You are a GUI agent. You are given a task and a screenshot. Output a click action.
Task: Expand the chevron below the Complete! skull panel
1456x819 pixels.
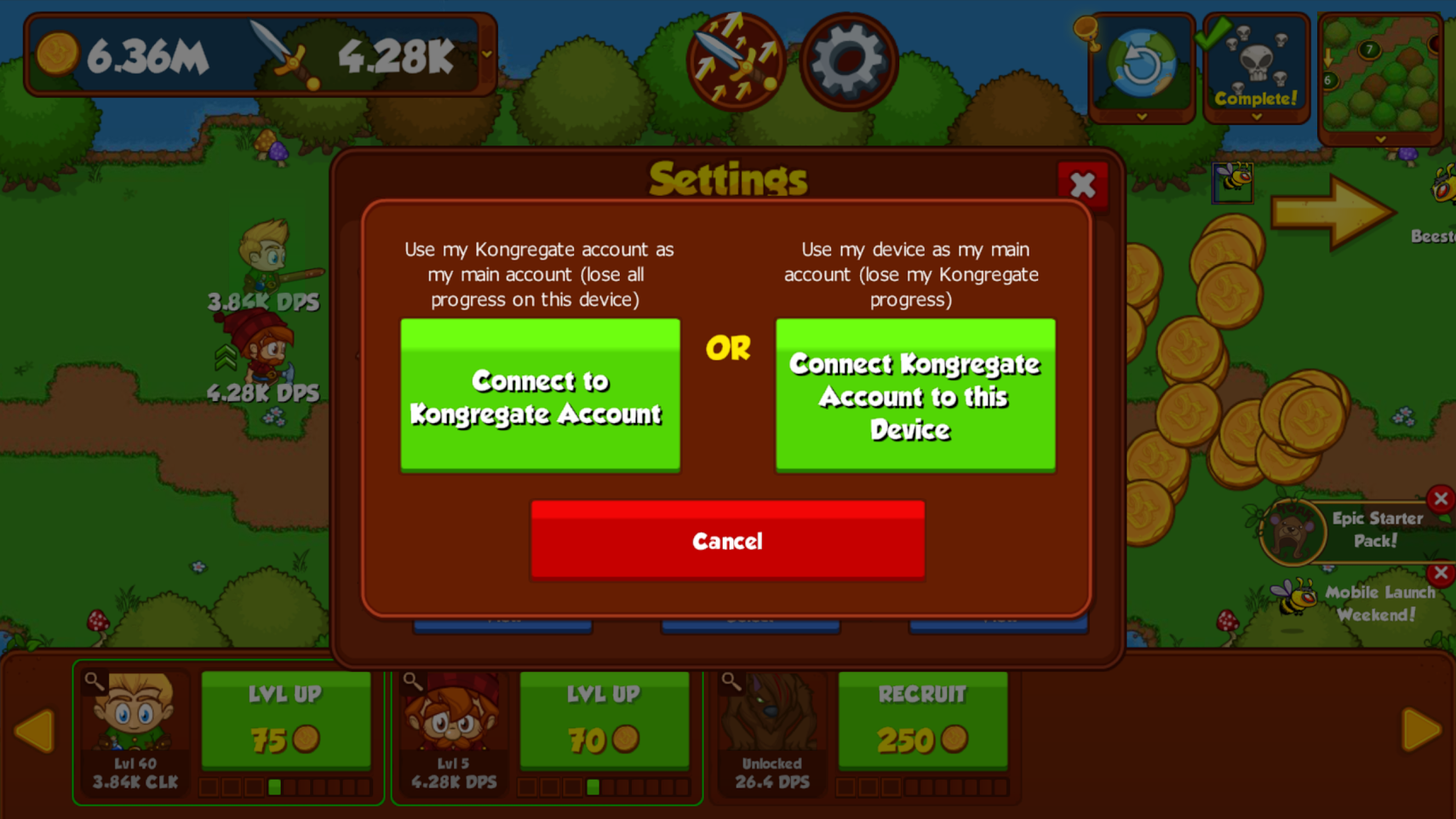[1256, 115]
